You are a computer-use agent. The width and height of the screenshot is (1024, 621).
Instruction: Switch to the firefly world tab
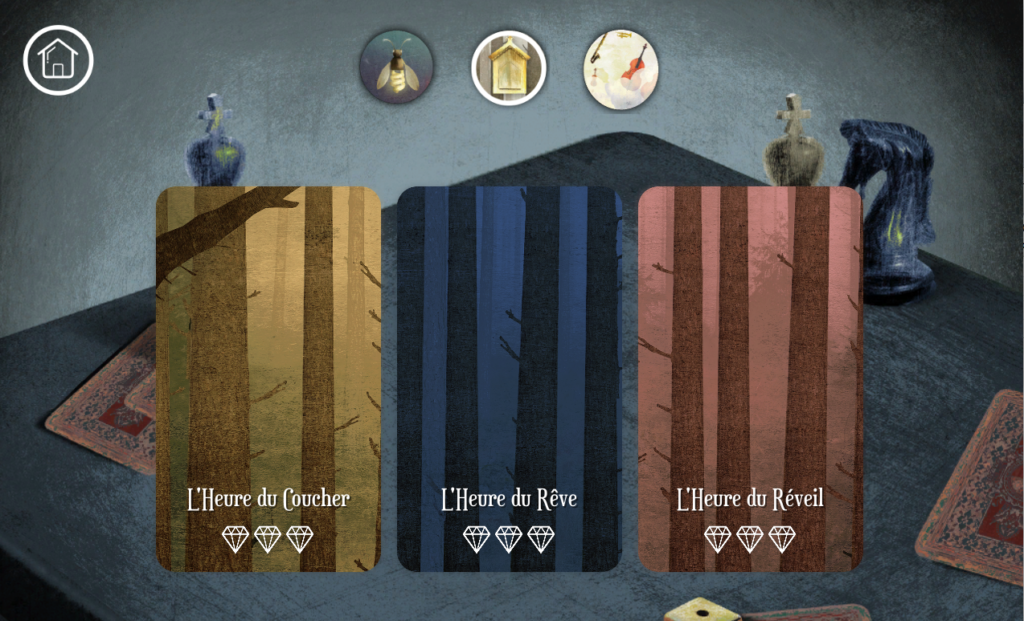coord(396,67)
